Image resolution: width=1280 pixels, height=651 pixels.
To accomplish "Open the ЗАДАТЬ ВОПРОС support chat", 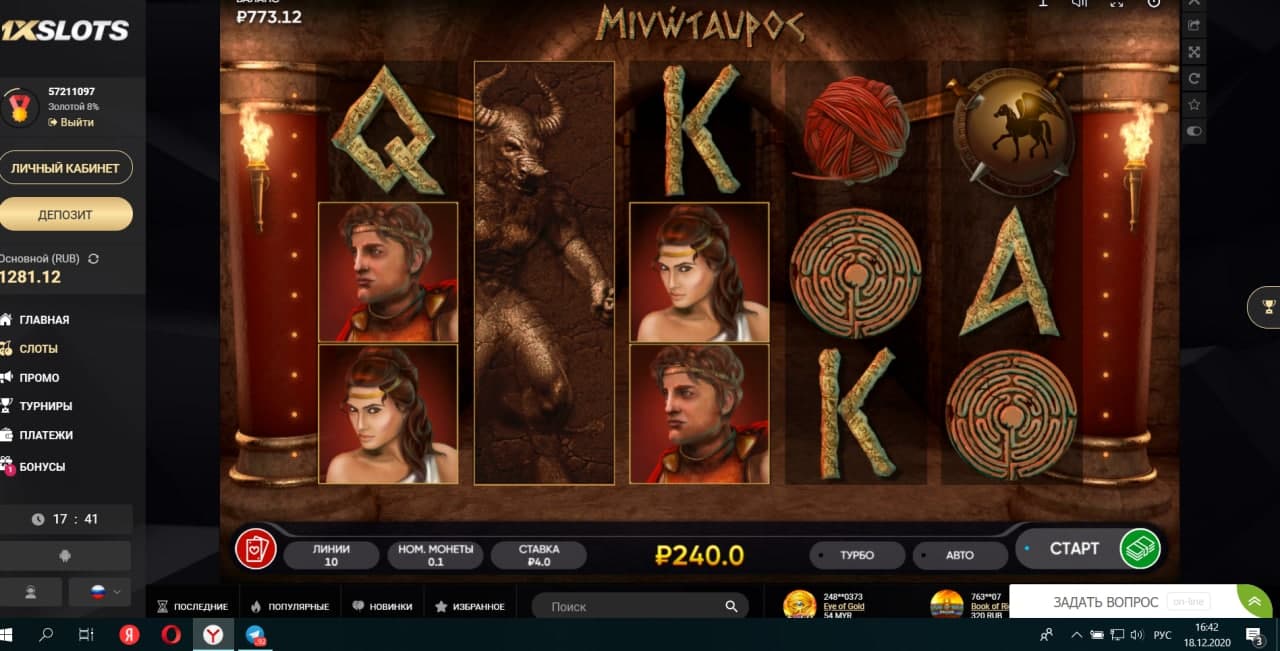I will 1105,602.
